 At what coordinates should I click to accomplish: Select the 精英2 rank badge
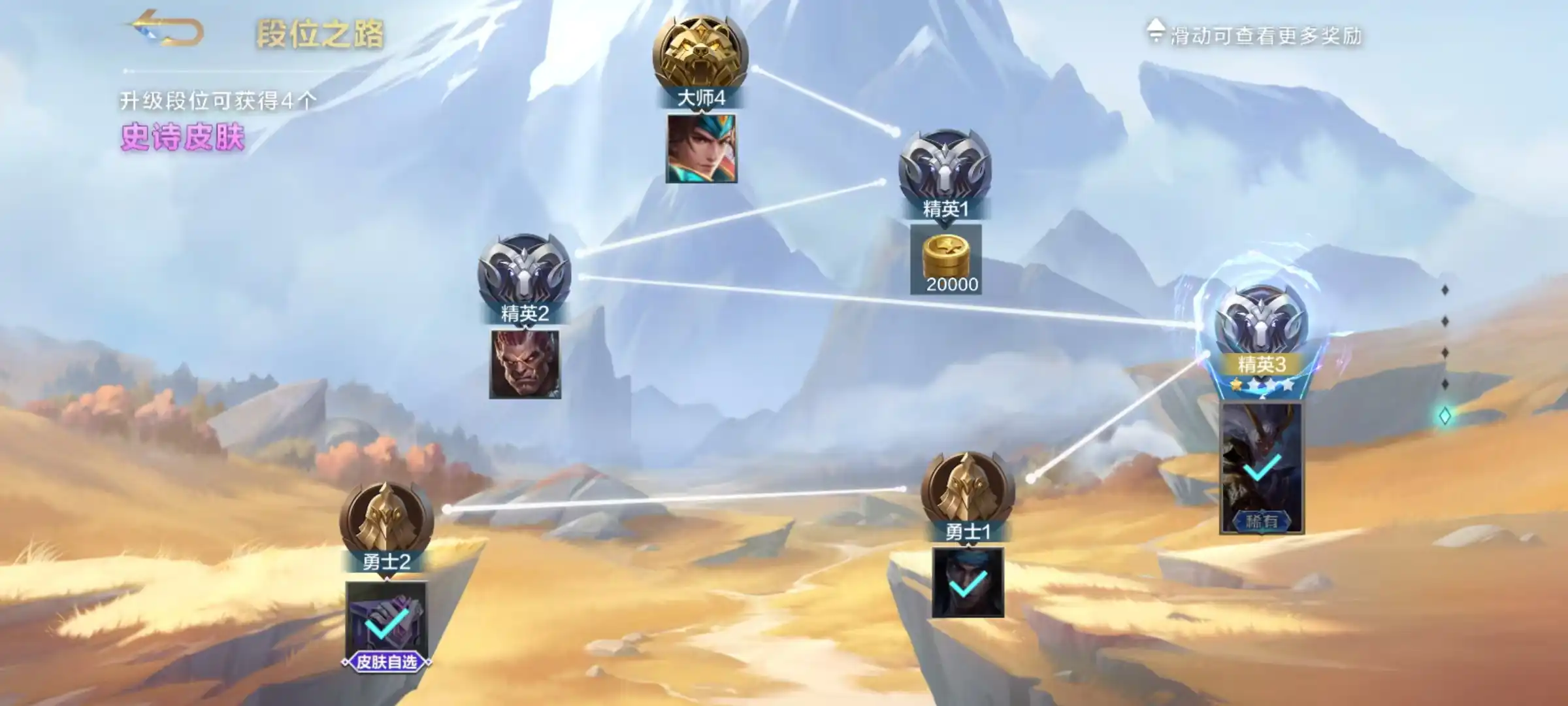click(x=524, y=273)
